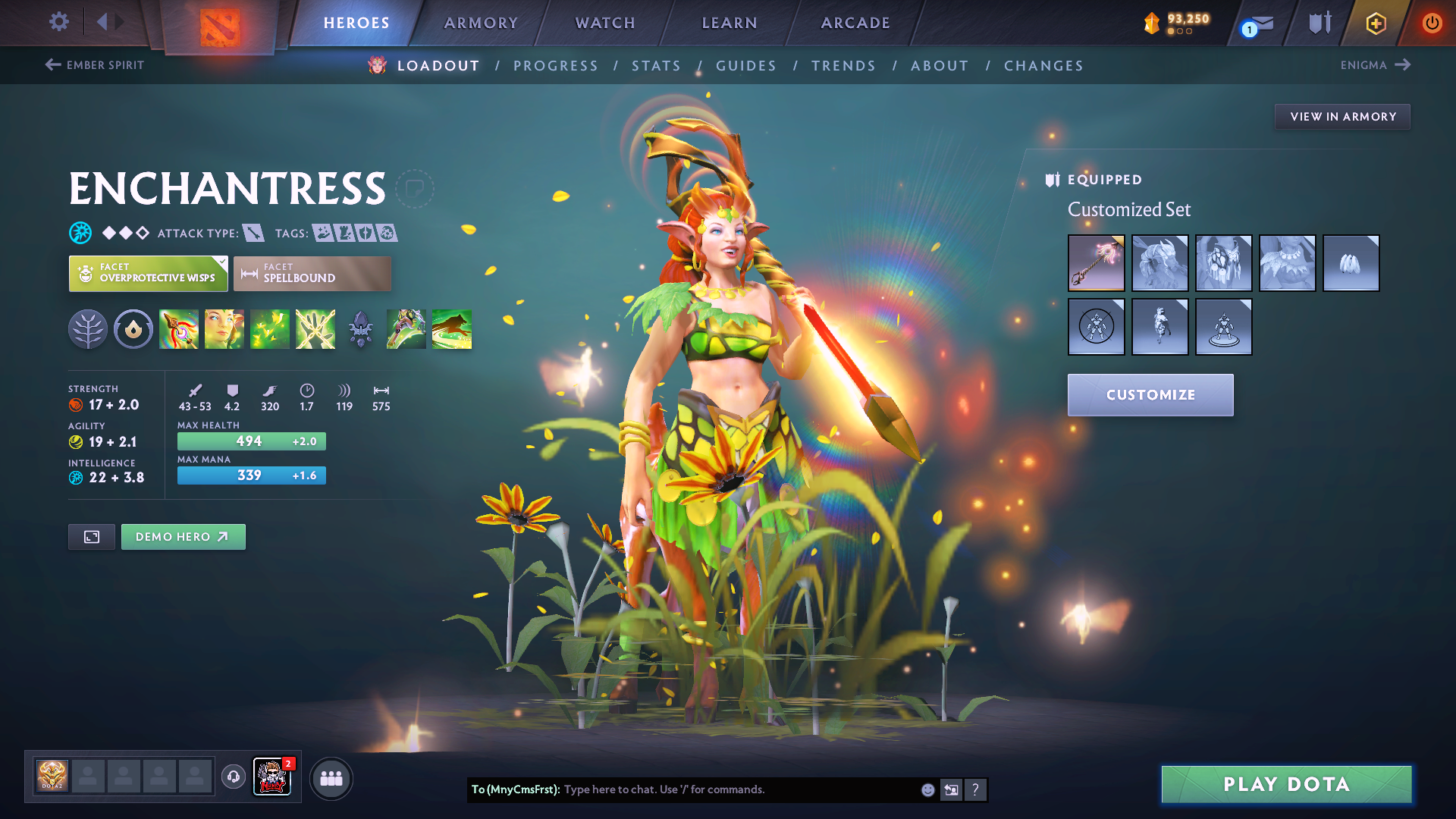
Task: Go to the Arcade tab
Action: click(855, 23)
